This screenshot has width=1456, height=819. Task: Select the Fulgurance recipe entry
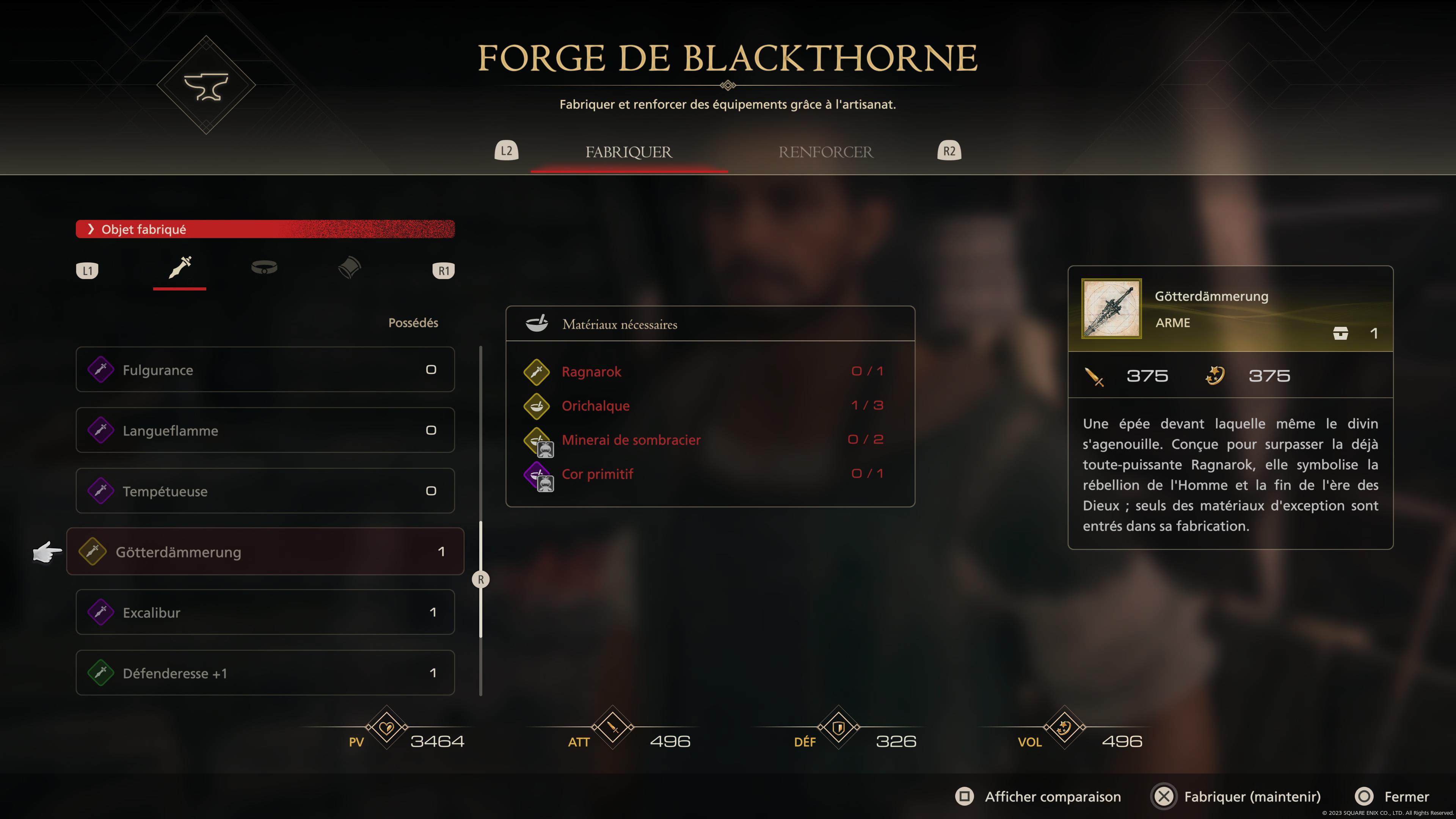265,370
